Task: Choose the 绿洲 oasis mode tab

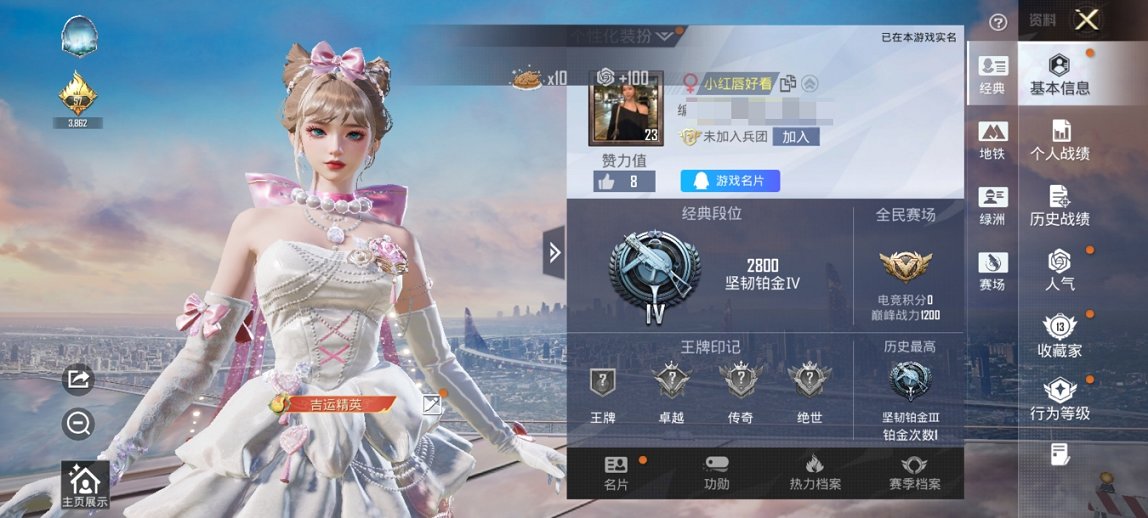Action: click(992, 206)
